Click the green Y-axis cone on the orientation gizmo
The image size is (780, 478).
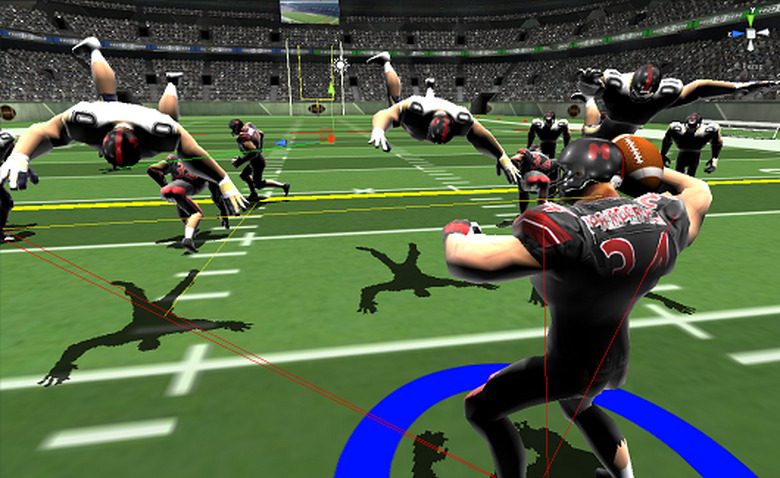click(750, 18)
